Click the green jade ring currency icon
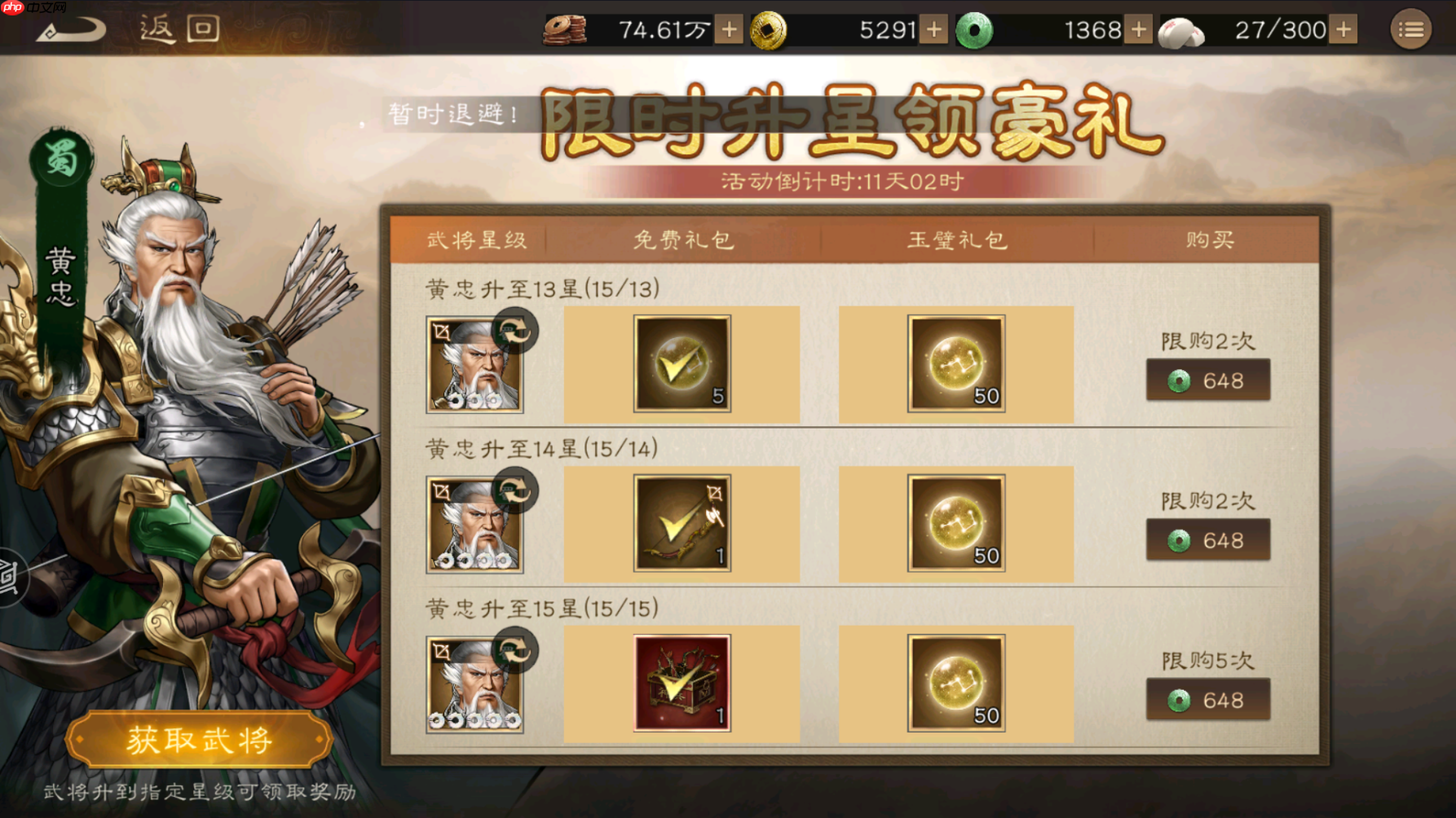Image resolution: width=1456 pixels, height=818 pixels. [x=975, y=30]
